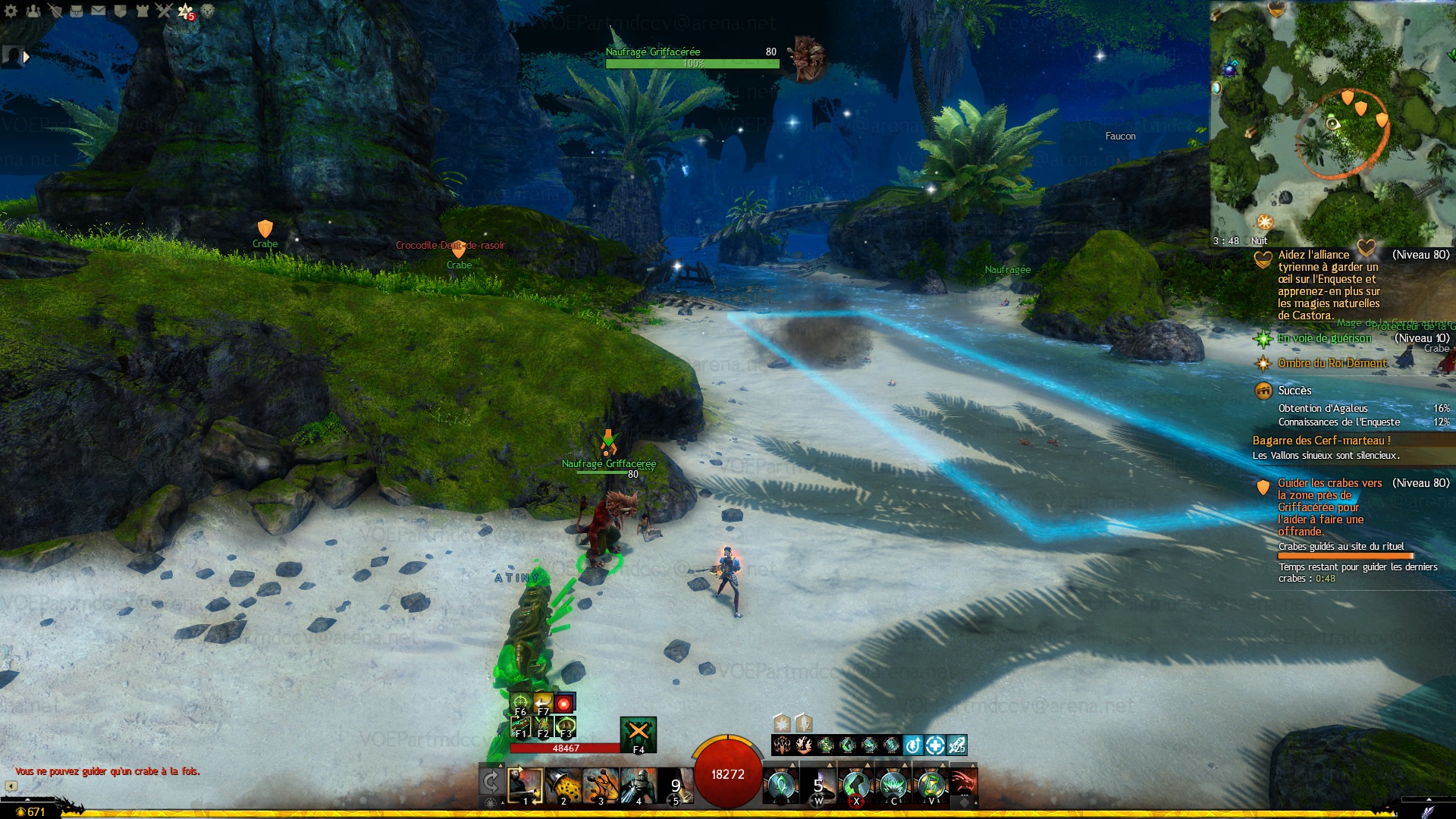This screenshot has width=1456, height=819.
Task: Select the 'En voie de guérison' story objective
Action: (1324, 338)
